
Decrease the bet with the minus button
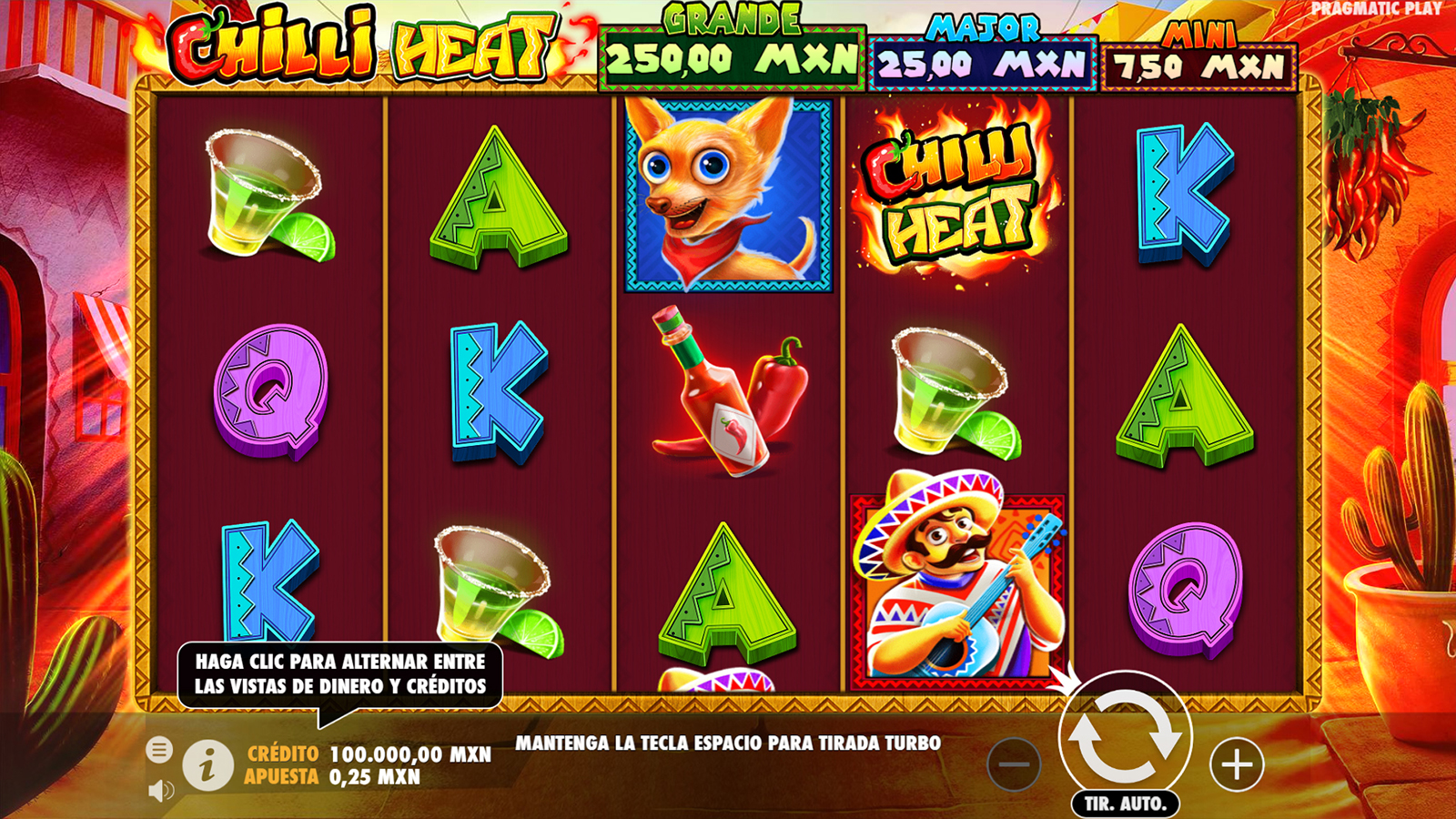tap(1014, 764)
